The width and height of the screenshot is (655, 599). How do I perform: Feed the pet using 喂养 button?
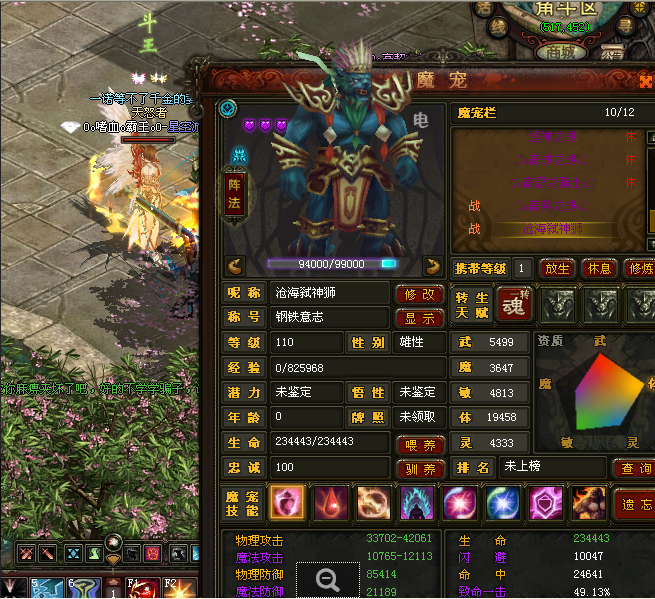tap(421, 444)
